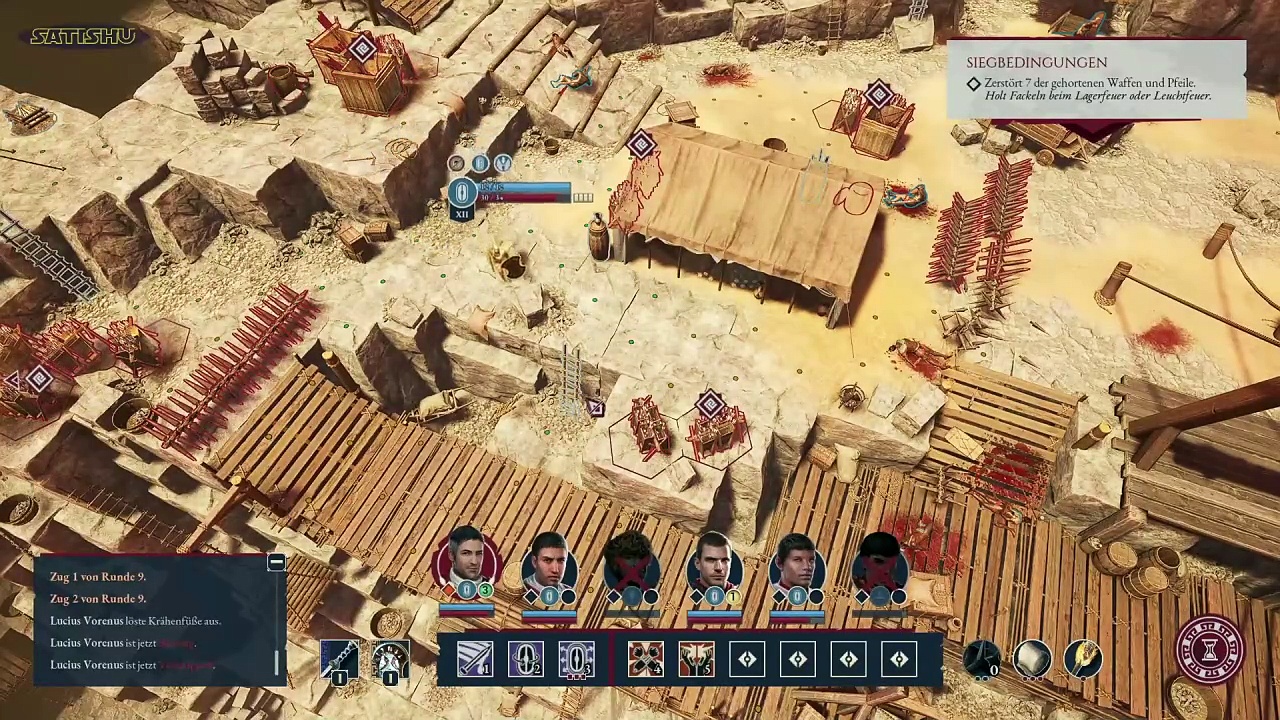Open the Siegbedingungen objectives panel

click(x=1096, y=80)
